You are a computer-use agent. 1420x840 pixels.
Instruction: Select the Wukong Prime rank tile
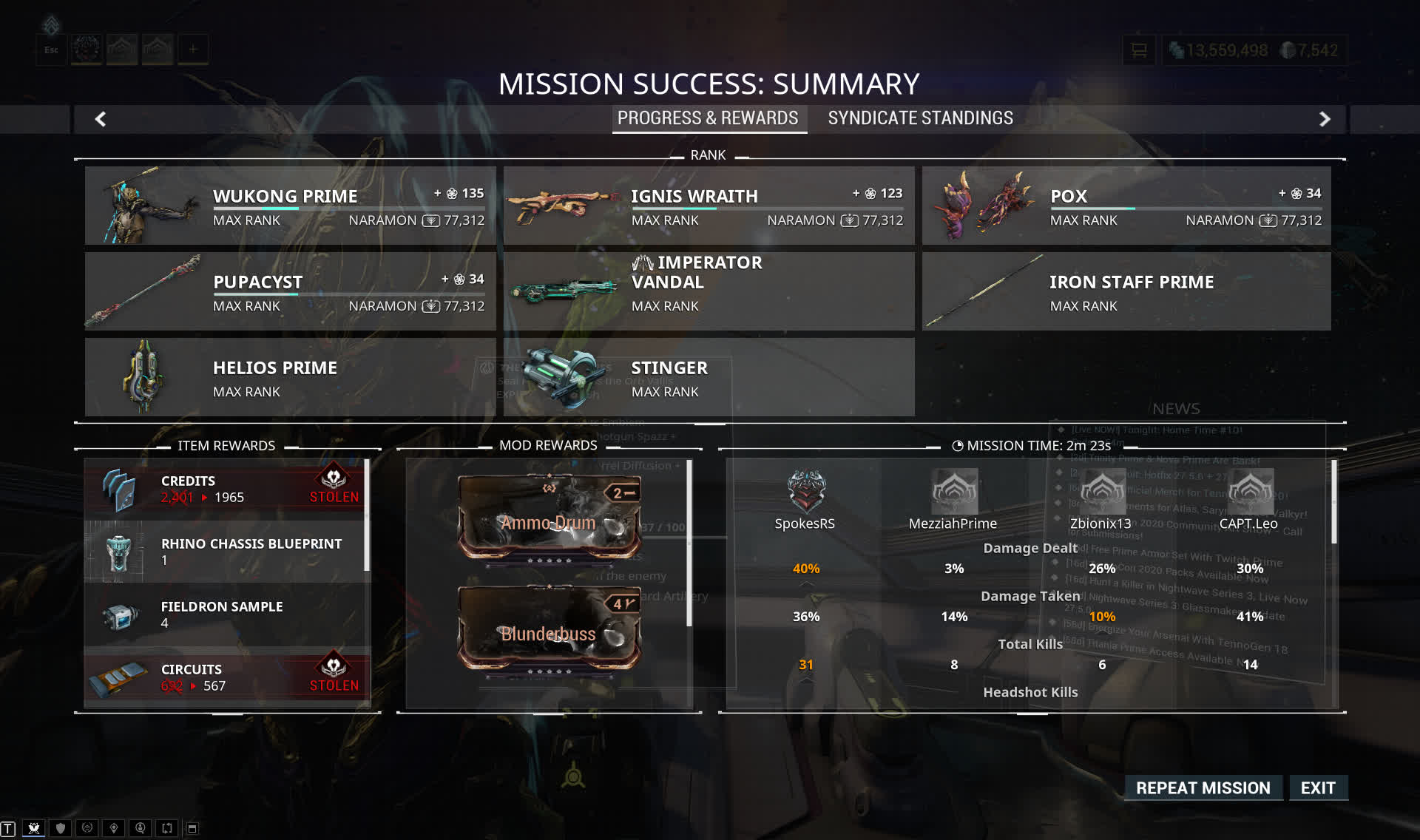(290, 206)
